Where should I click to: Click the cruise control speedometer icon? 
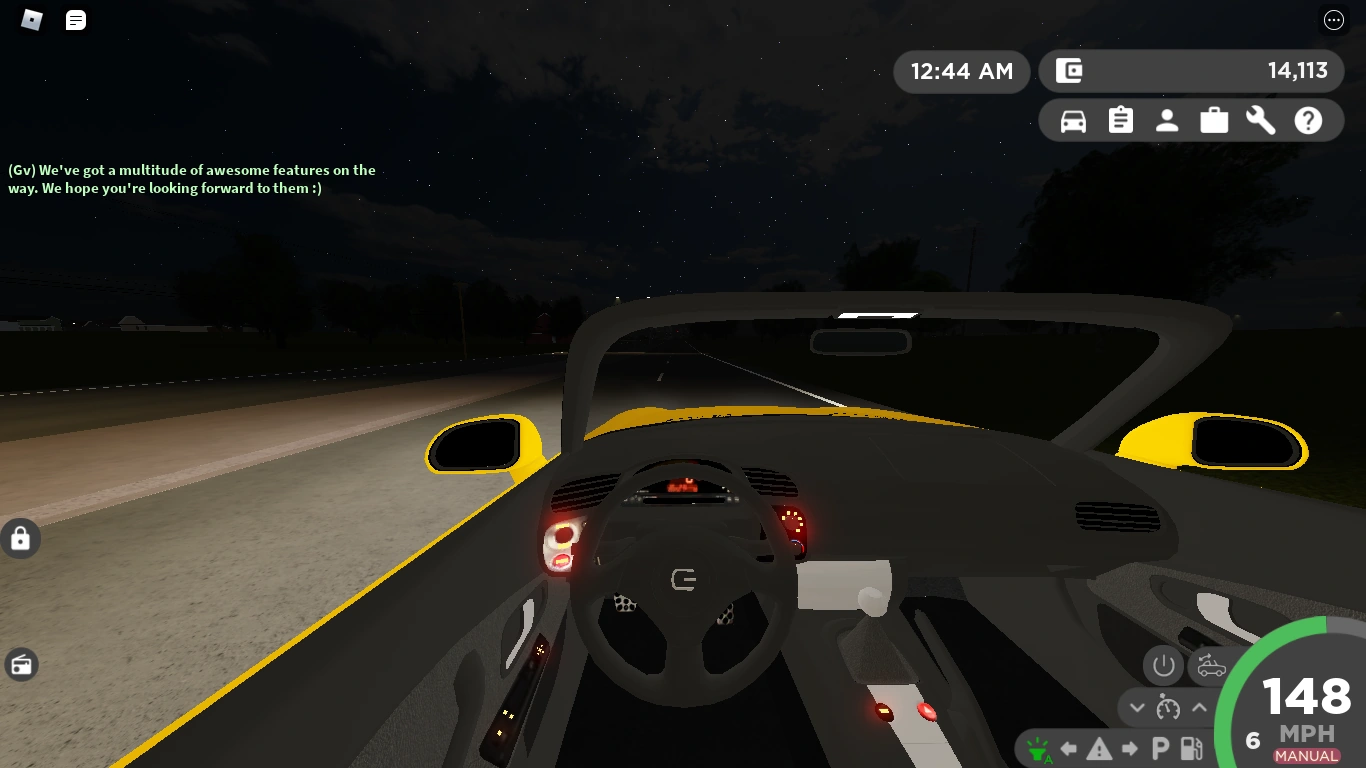(x=1168, y=707)
